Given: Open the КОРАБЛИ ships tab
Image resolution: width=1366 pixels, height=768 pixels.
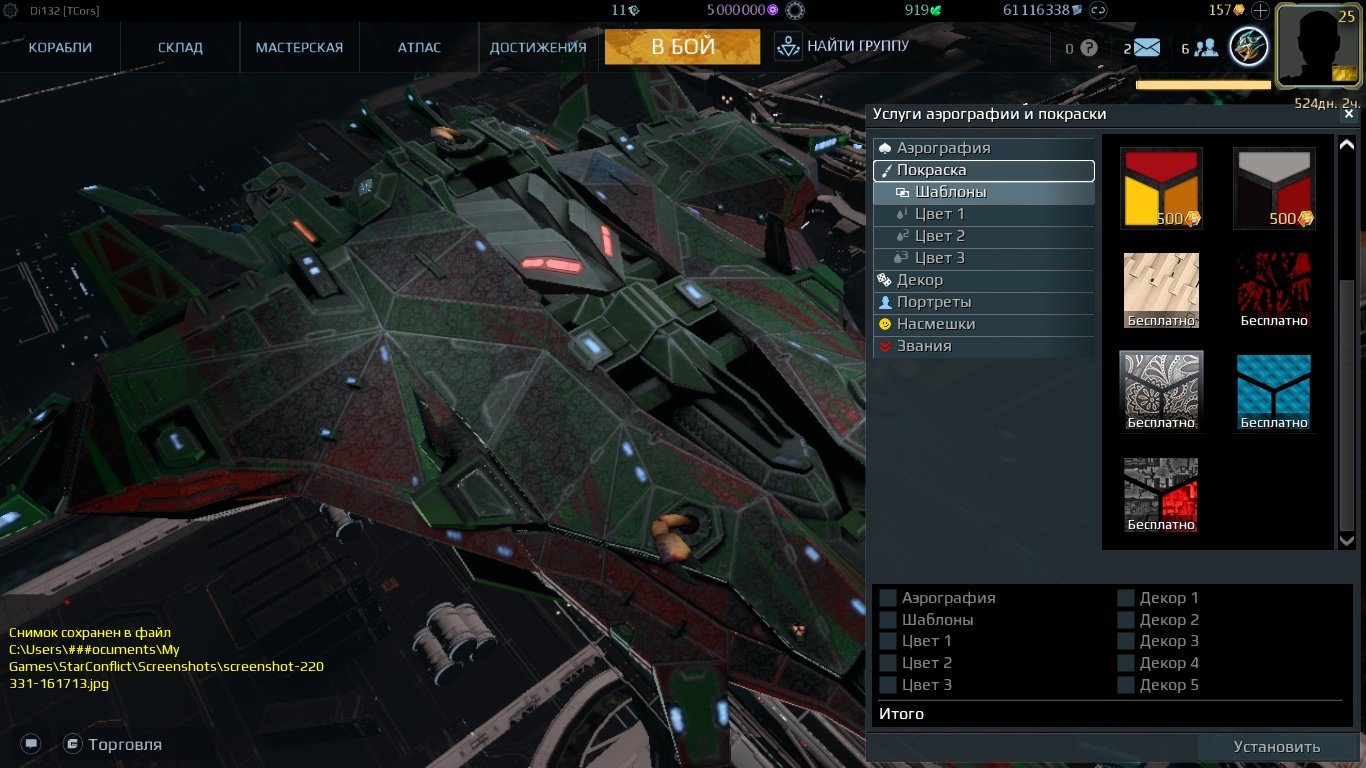Looking at the screenshot, I should point(60,47).
